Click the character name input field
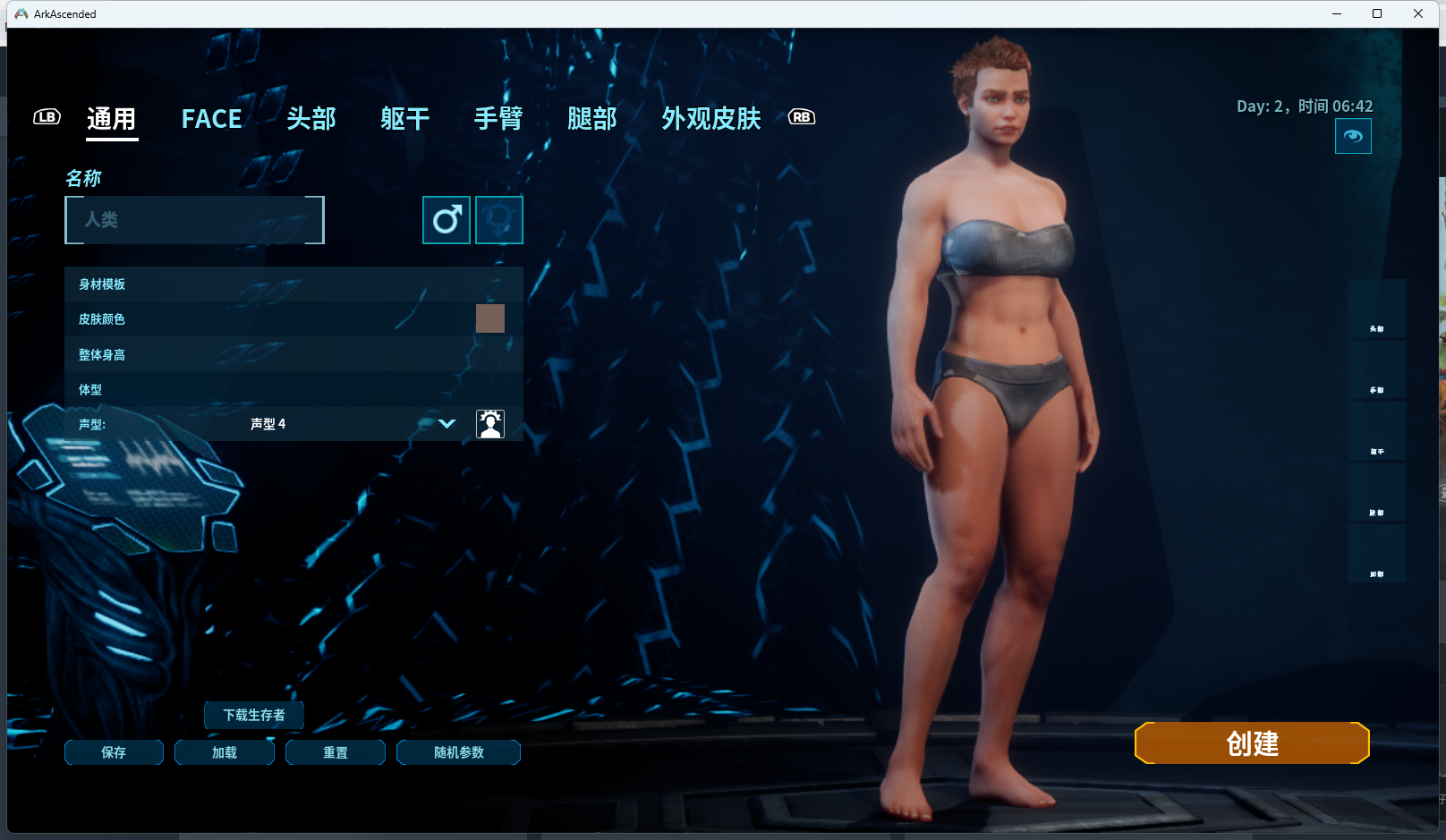Viewport: 1446px width, 840px height. pos(194,220)
